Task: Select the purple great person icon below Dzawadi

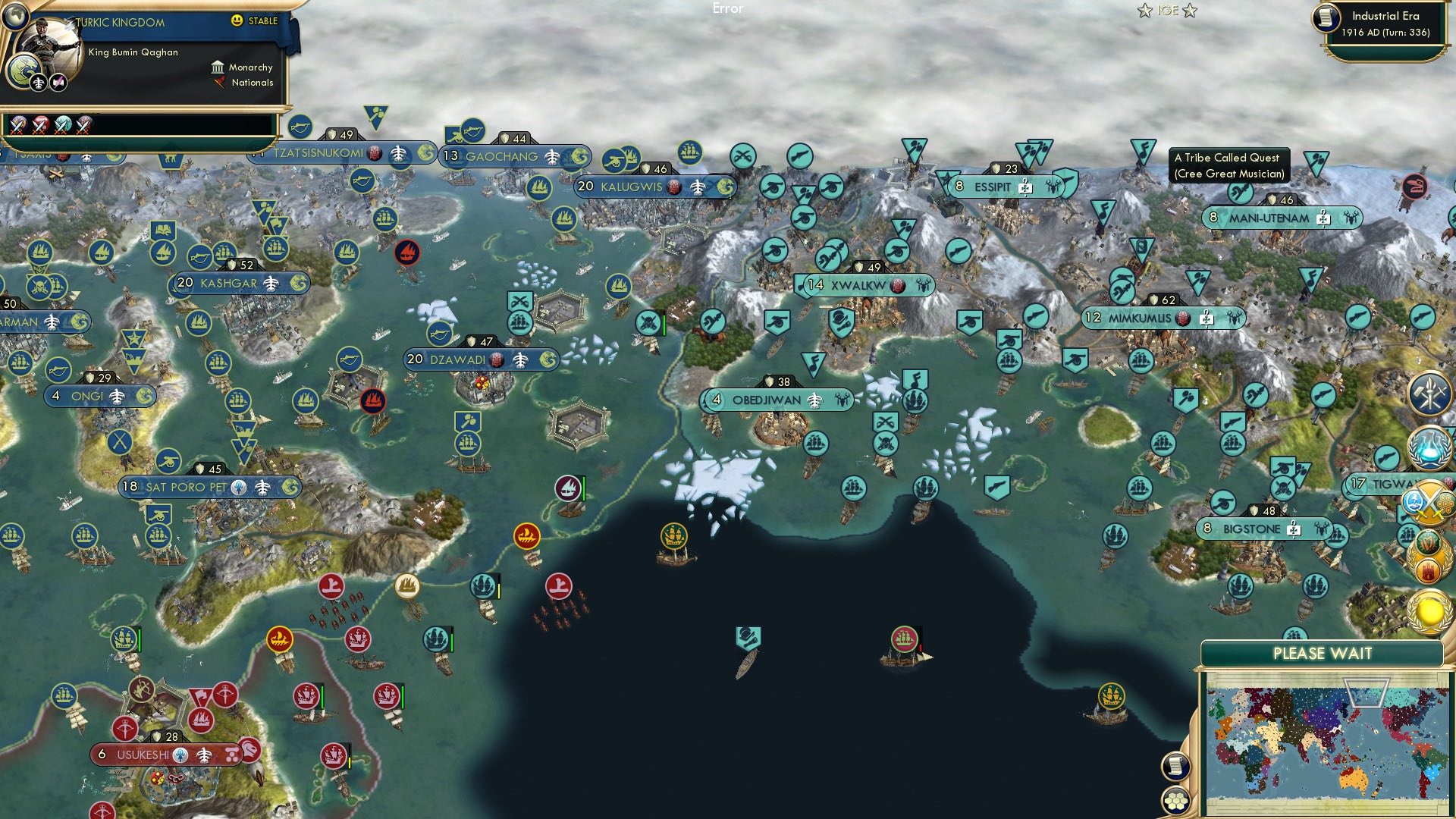Action: [567, 486]
